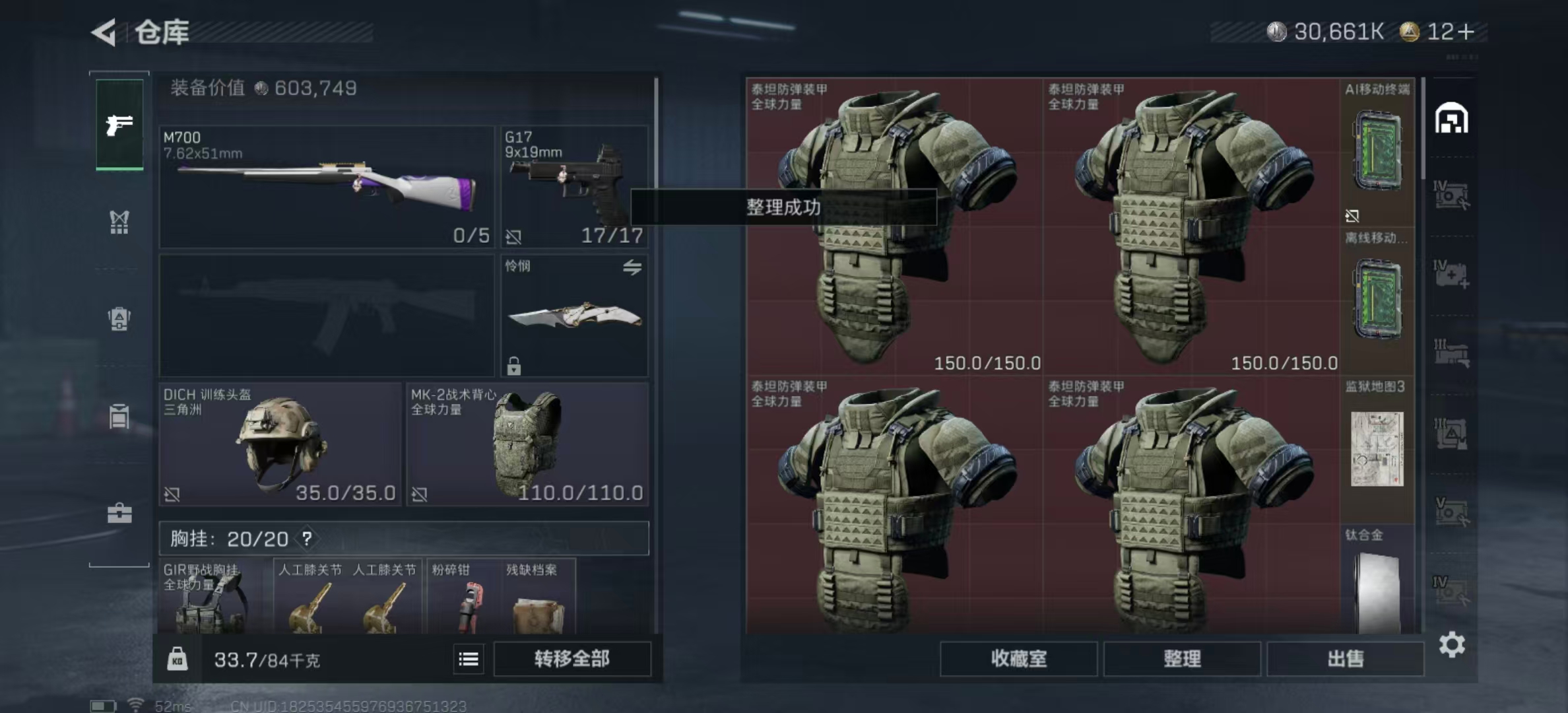Open the chest rig category in the left sidebar
The height and width of the screenshot is (713, 1568).
(x=119, y=222)
